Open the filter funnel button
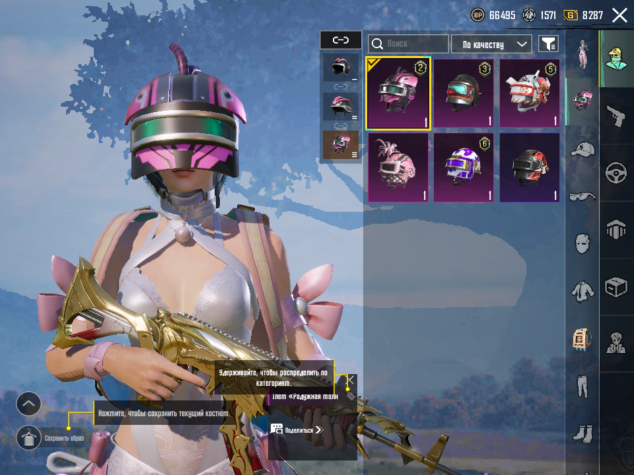Viewport: 634px width, 475px height. (548, 44)
